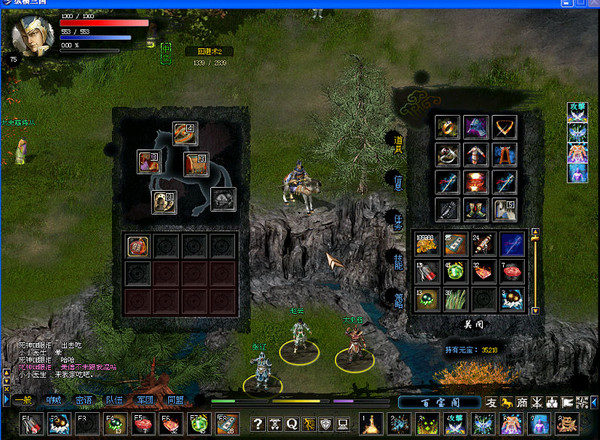
Task: Select the red saddle mount equipment slot
Action: point(197,163)
